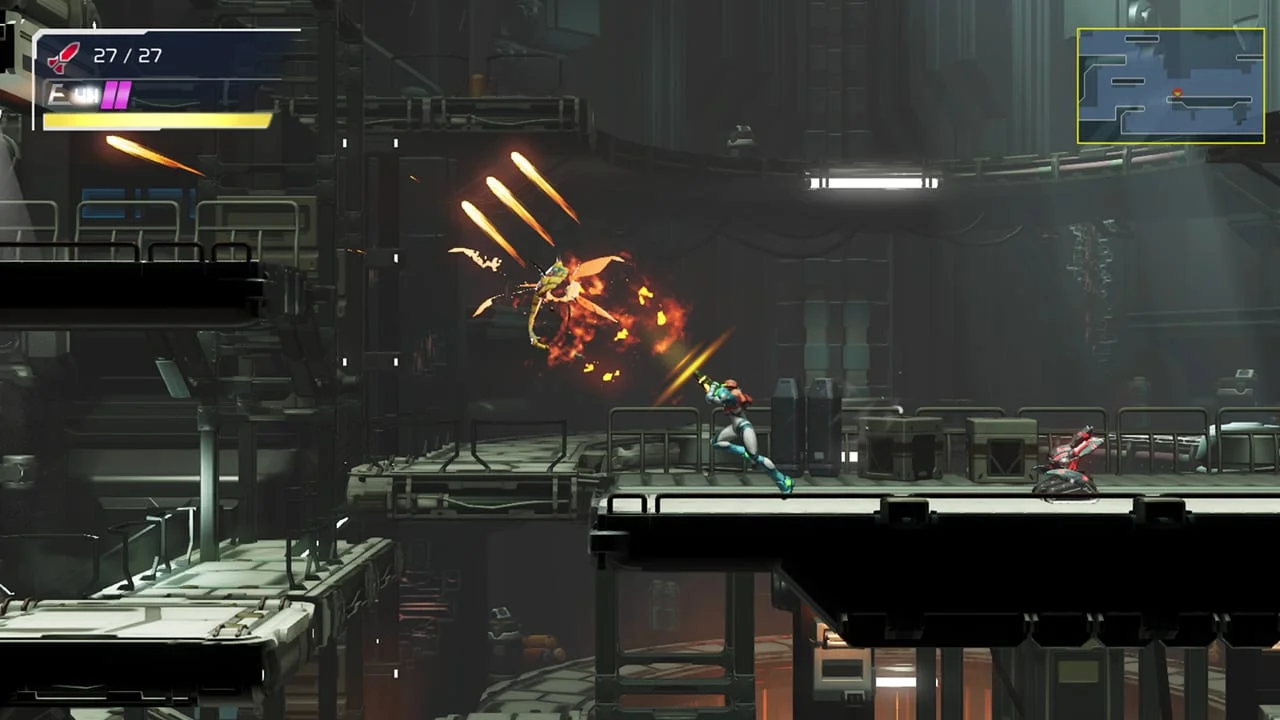Screen dimensions: 1280x720
Task: Toggle the right-side platform marker on the minimap
Action: [x=1249, y=57]
